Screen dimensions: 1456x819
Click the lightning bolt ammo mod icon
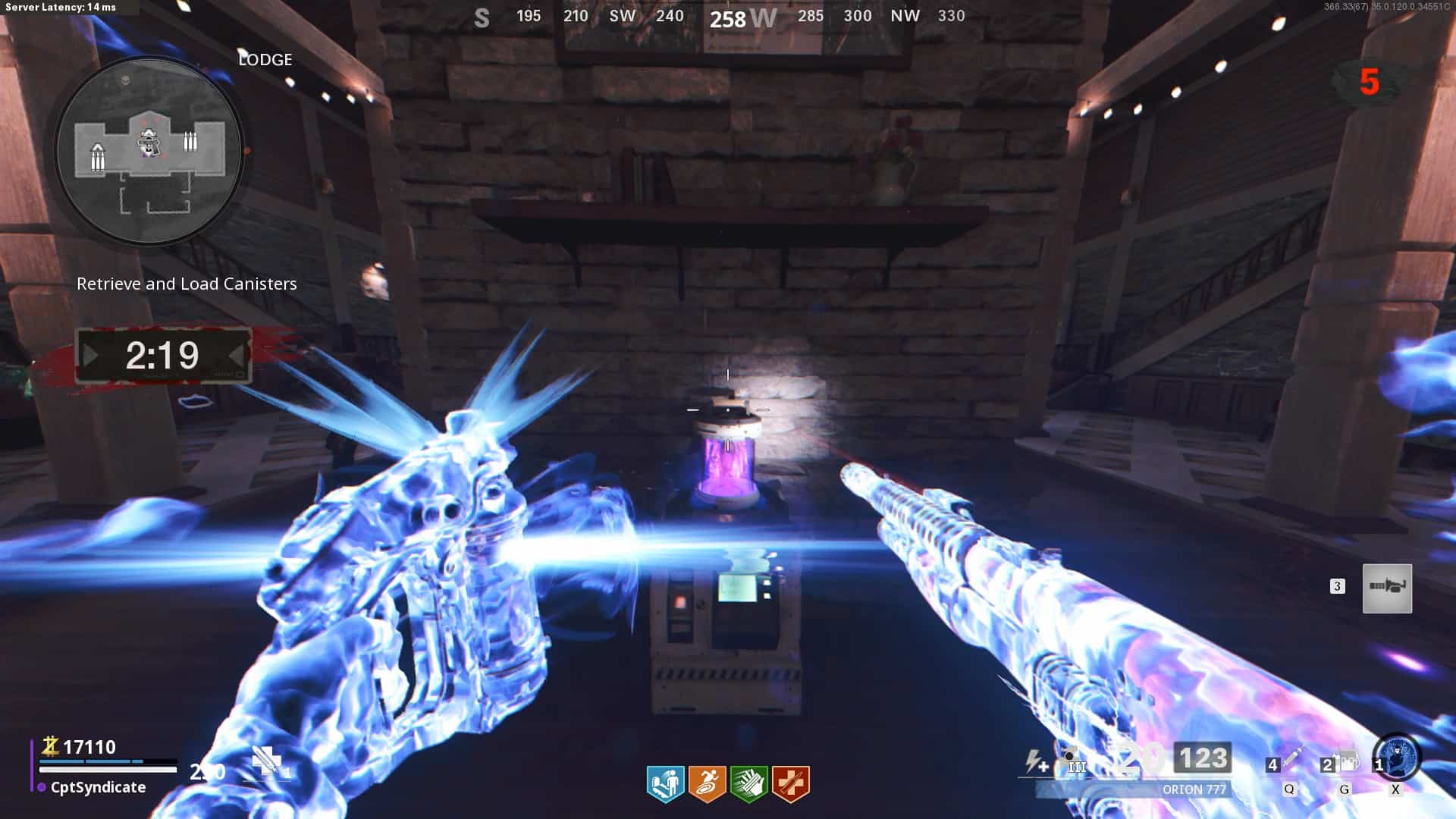point(1036,761)
